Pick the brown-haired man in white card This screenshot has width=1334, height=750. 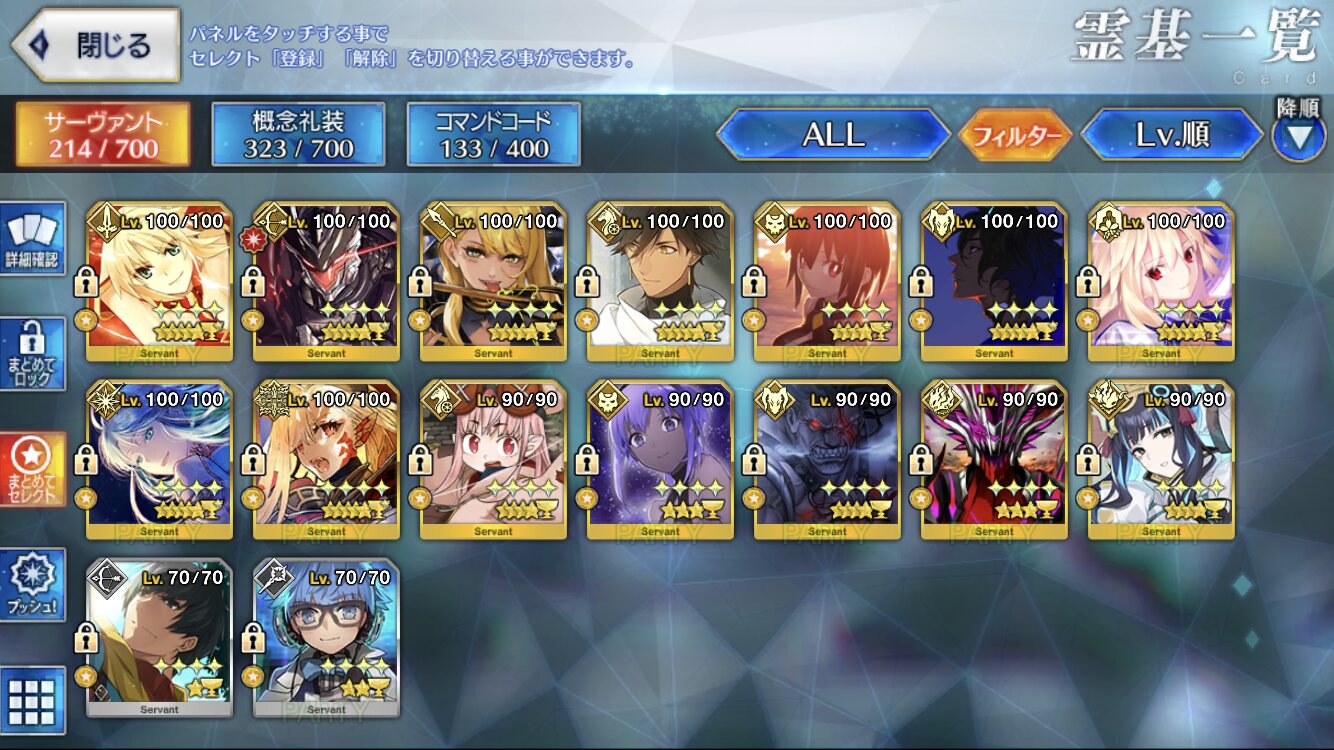[x=660, y=282]
